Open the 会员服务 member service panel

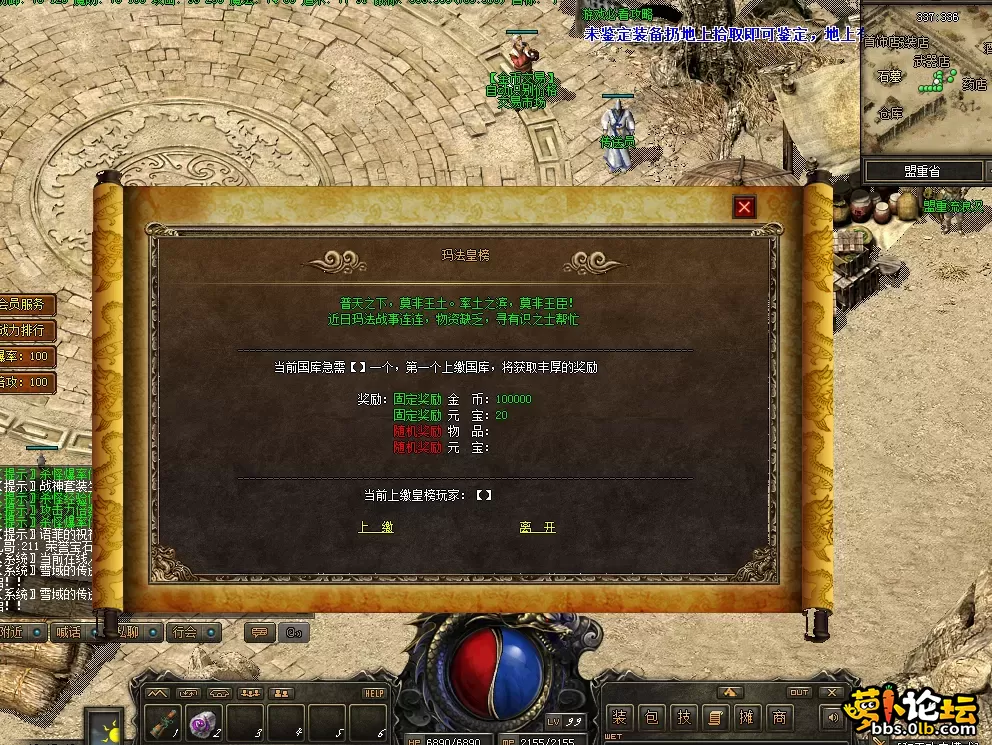[24, 304]
